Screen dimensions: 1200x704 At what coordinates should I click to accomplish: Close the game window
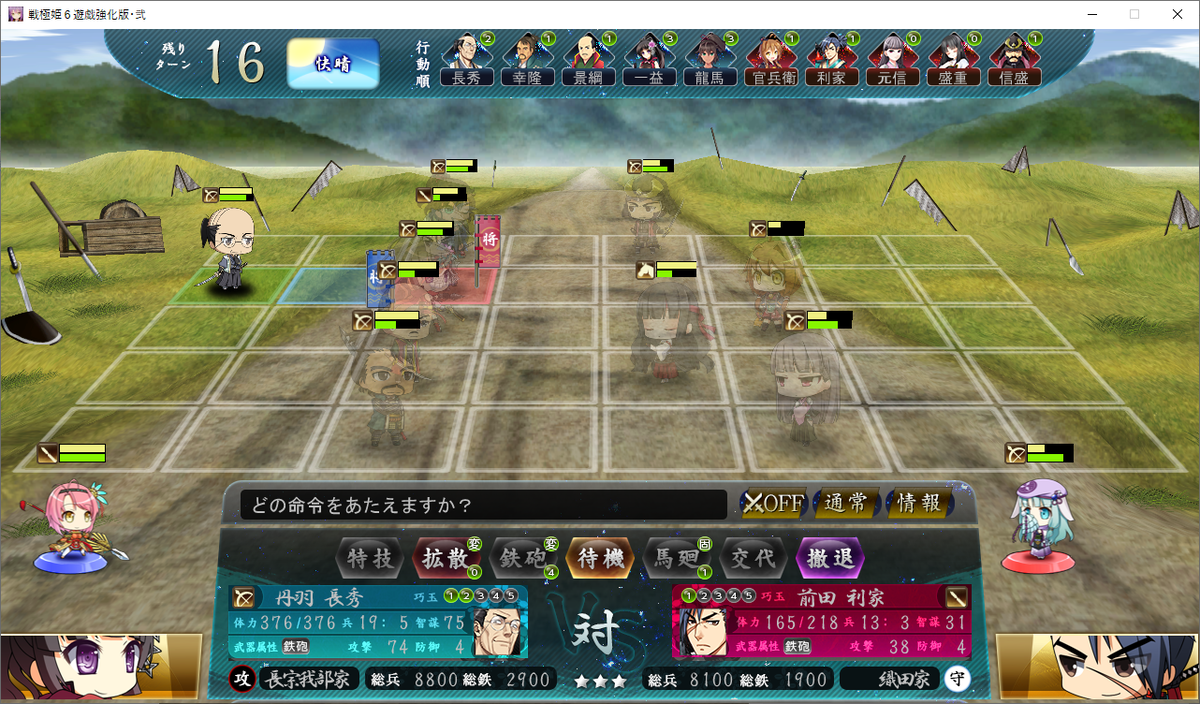click(x=1176, y=14)
